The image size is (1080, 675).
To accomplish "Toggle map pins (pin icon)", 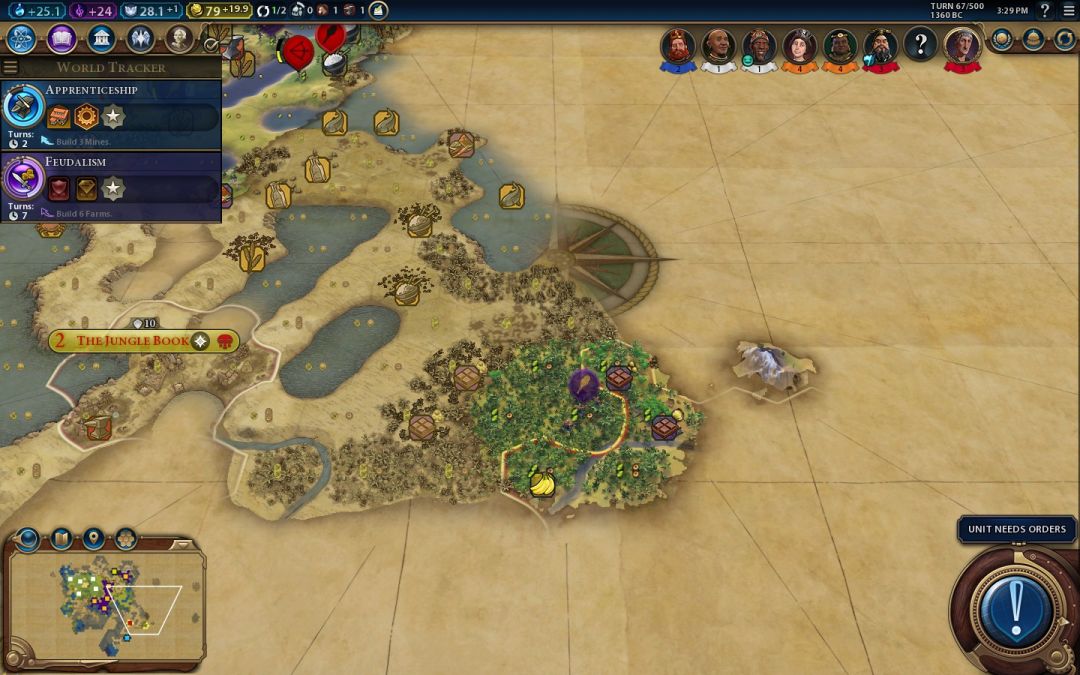I will [93, 539].
